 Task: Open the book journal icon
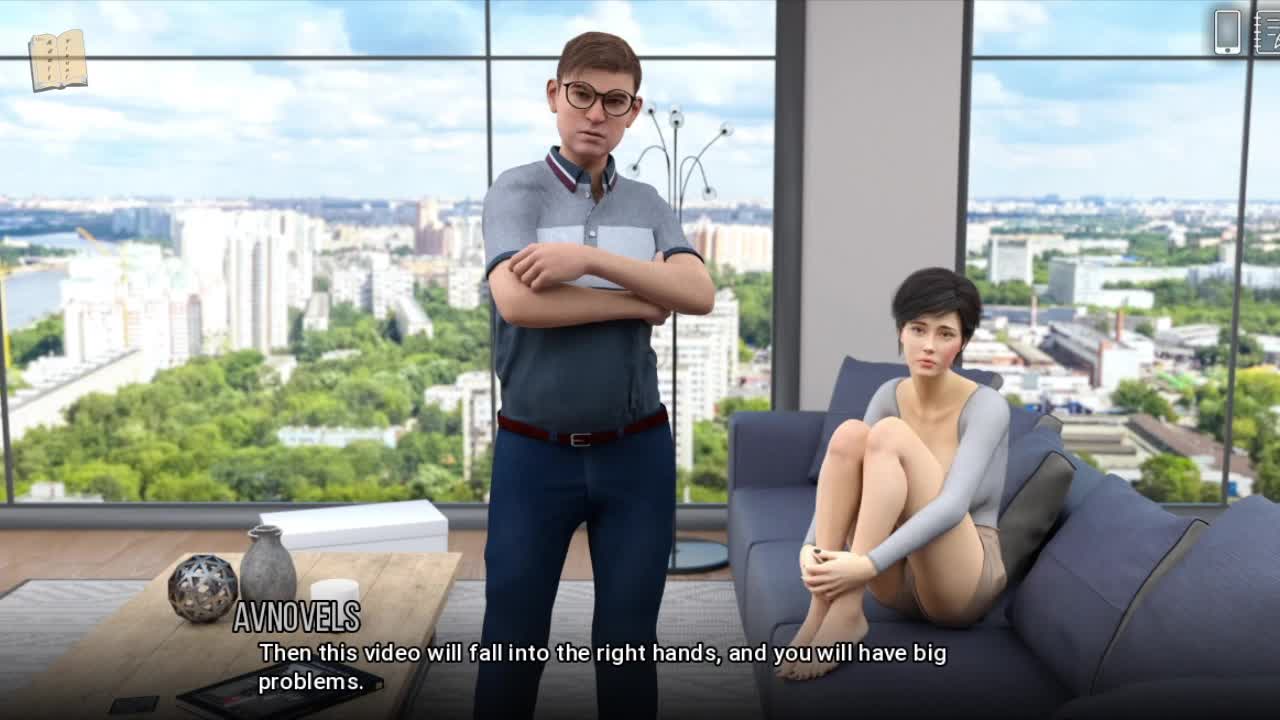57,60
